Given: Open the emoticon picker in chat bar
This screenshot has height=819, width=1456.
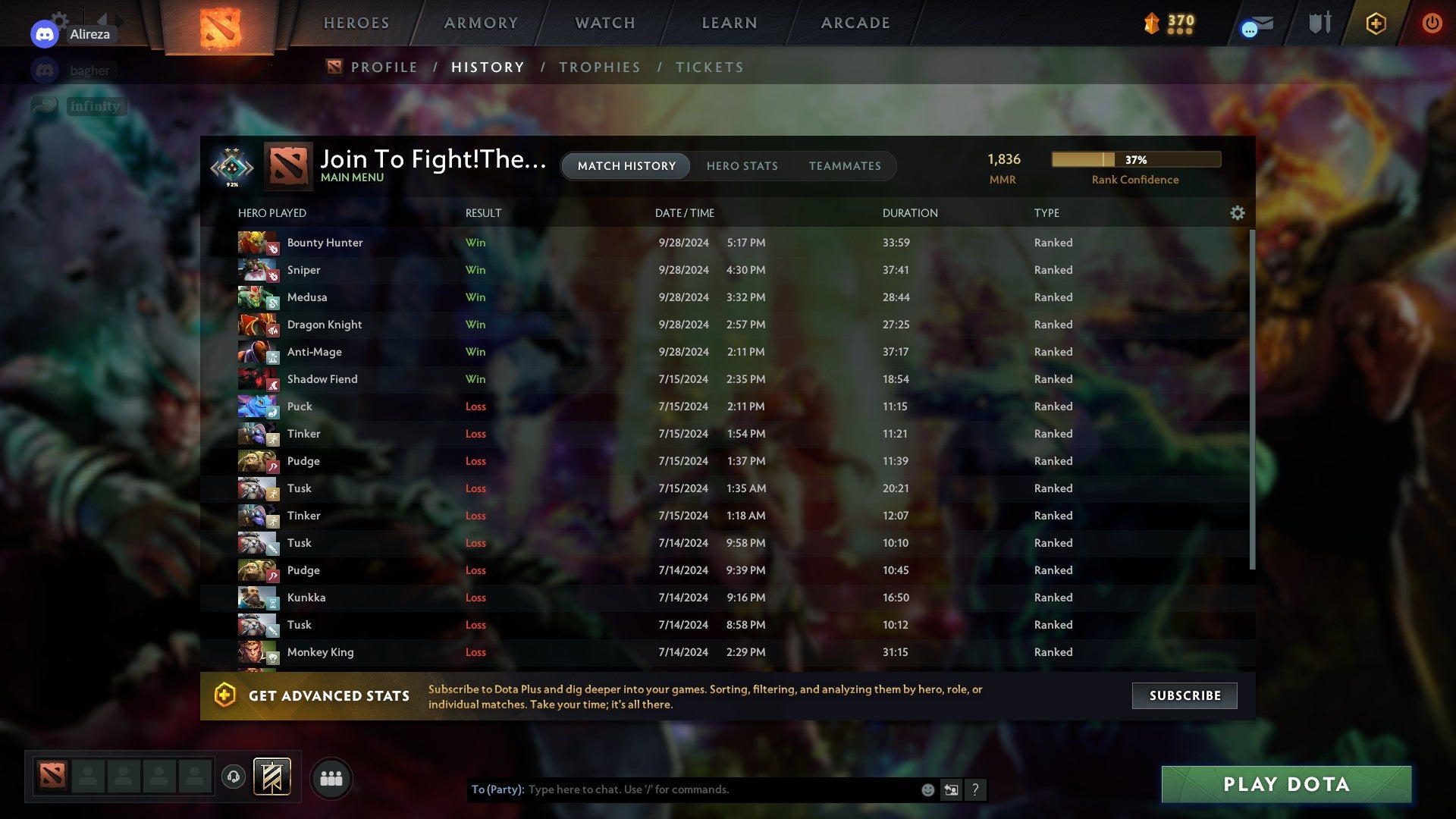Looking at the screenshot, I should pyautogui.click(x=927, y=789).
